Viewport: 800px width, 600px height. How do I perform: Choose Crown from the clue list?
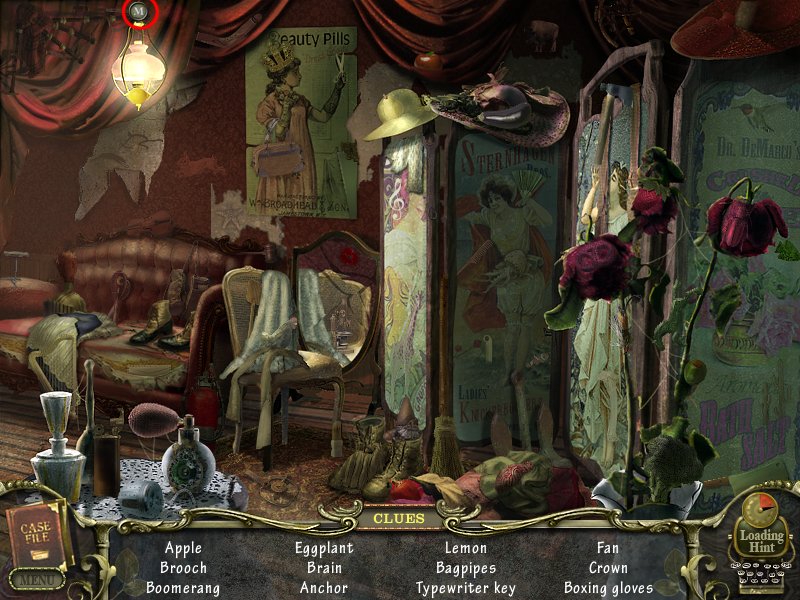608,568
